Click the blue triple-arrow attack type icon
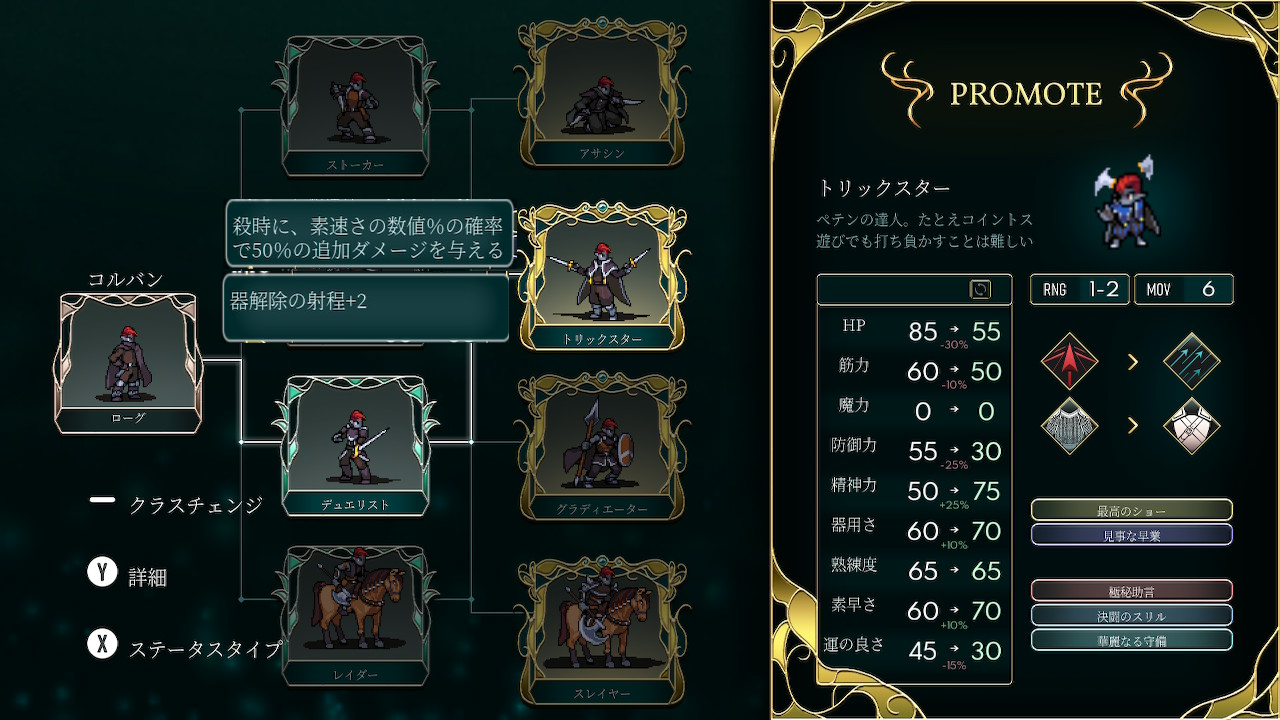 (x=1192, y=361)
